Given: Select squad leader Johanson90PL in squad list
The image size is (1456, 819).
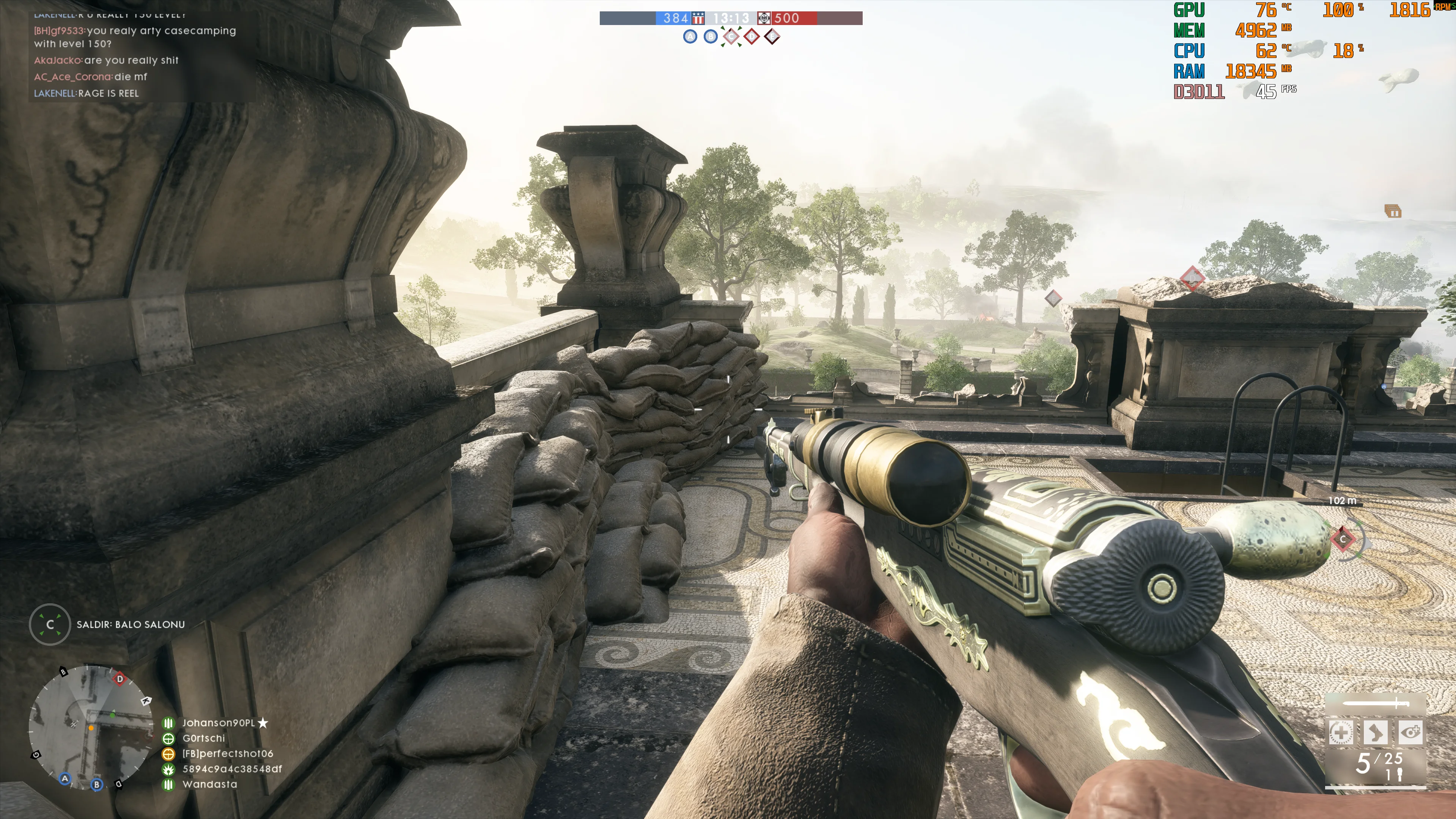Looking at the screenshot, I should click(218, 723).
